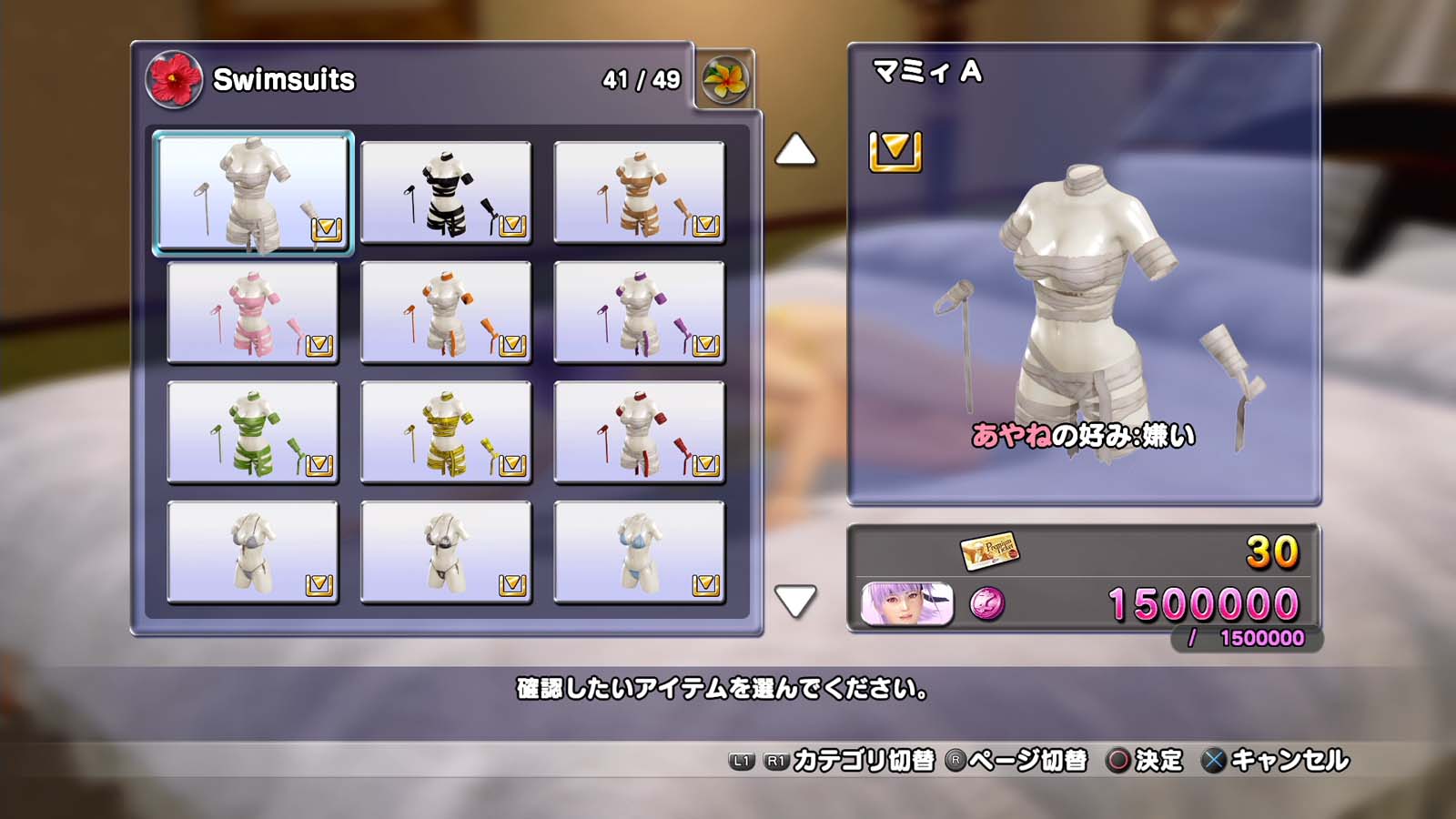Pick the purple-trimmed mummy swimsuit tile
This screenshot has width=1456, height=819.
(639, 313)
